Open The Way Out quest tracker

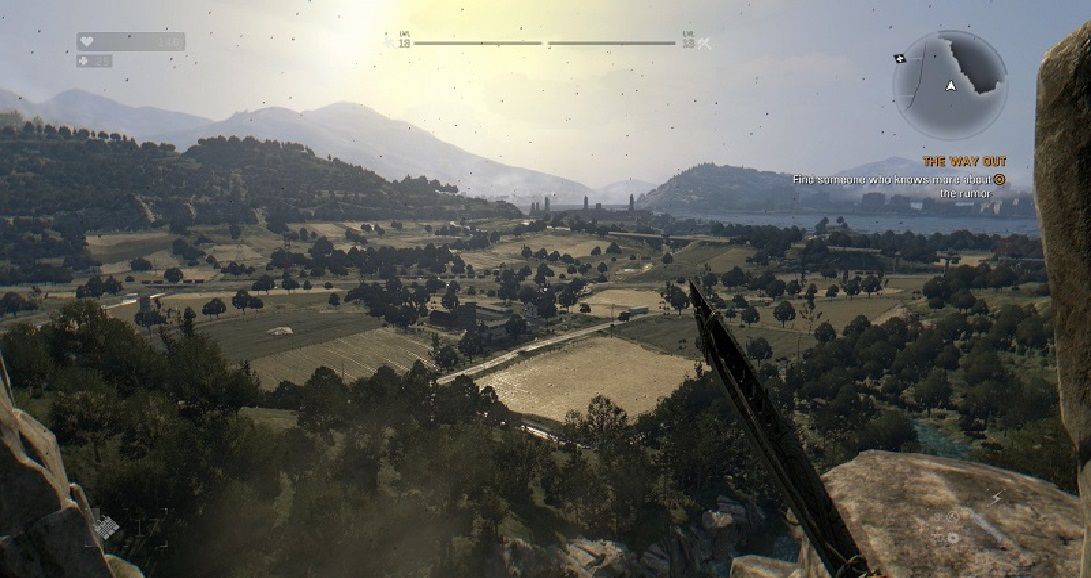(x=963, y=161)
